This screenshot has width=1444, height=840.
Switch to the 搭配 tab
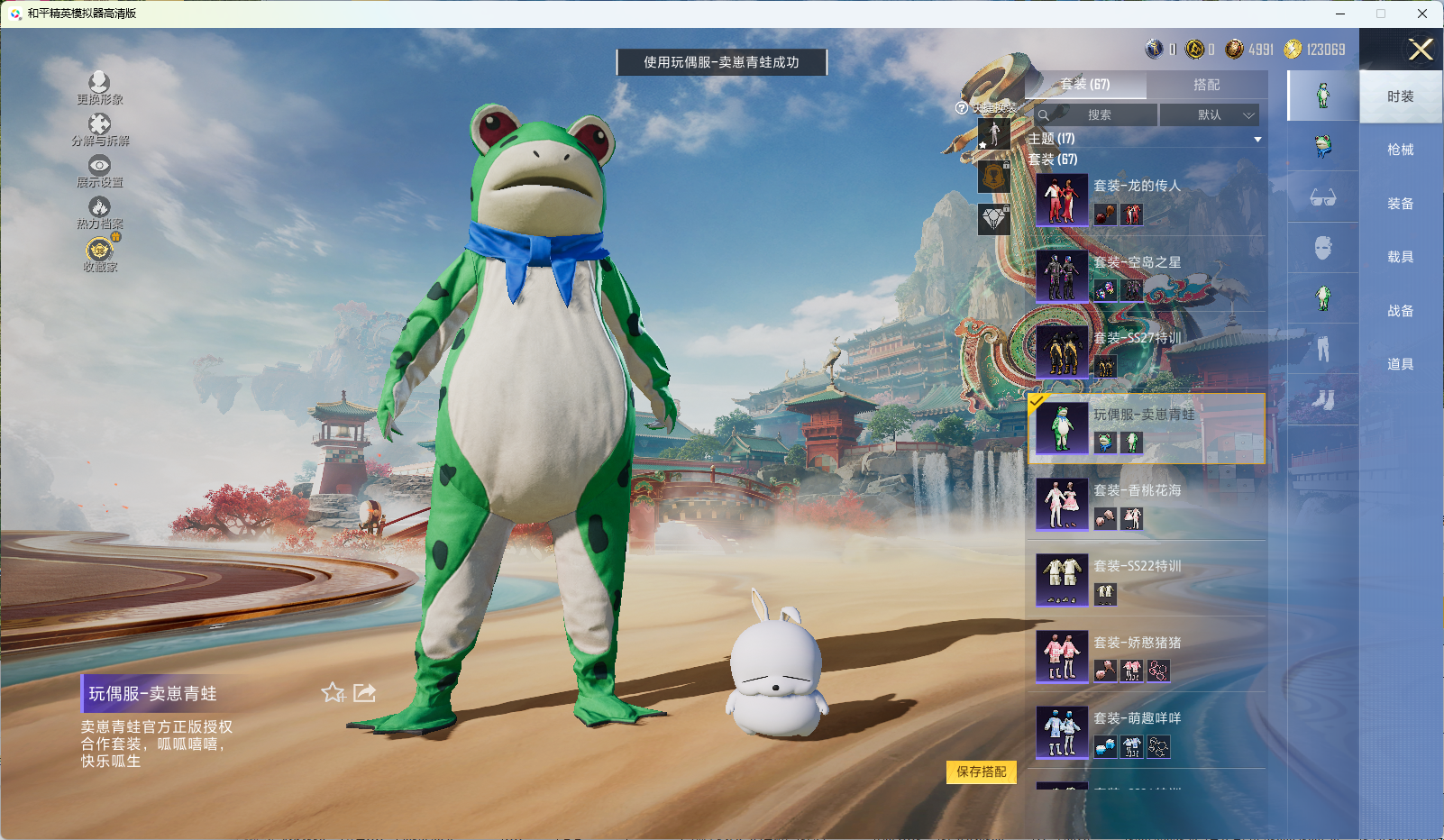pyautogui.click(x=1206, y=85)
